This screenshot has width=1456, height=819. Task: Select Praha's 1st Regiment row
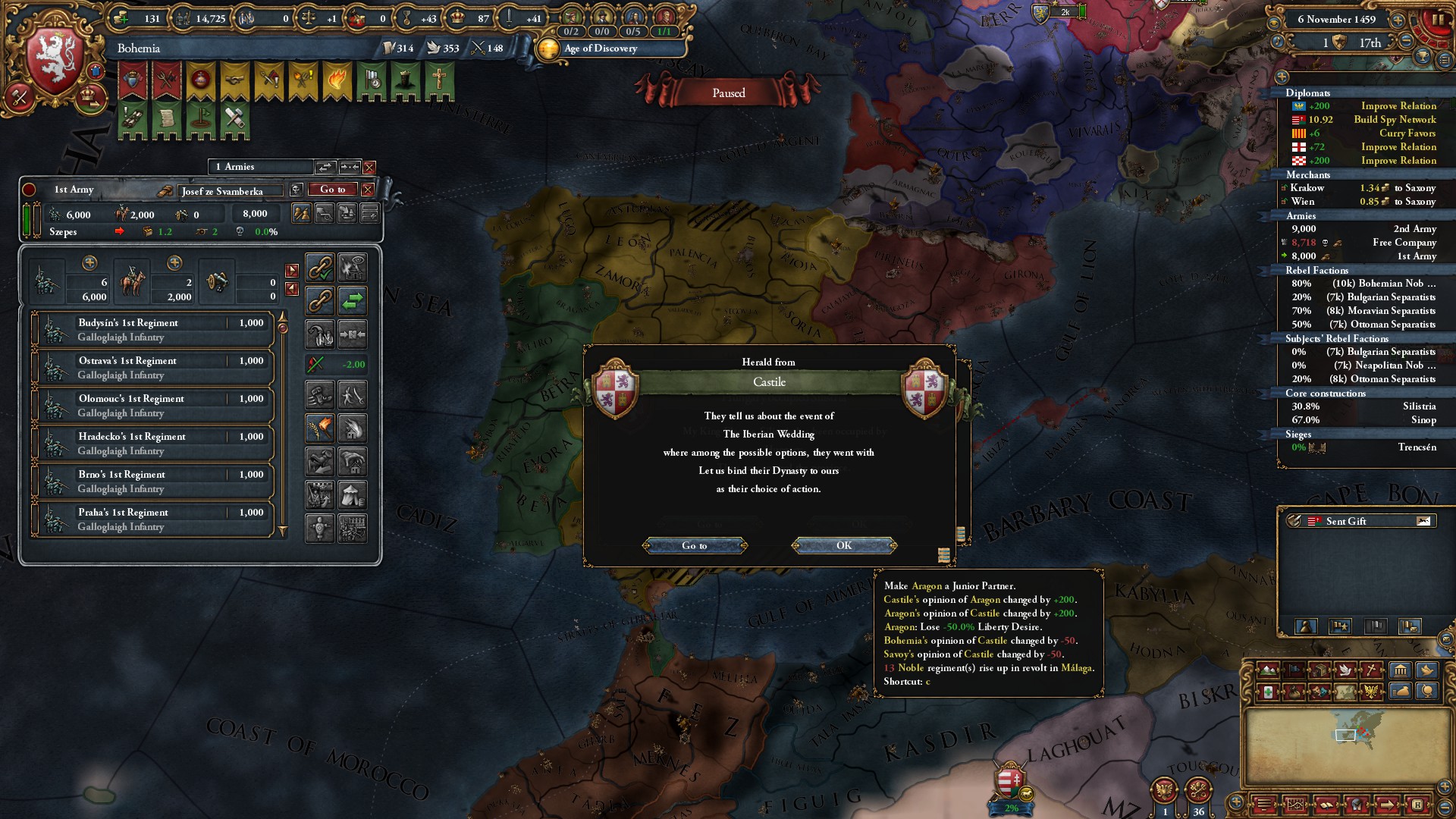152,519
